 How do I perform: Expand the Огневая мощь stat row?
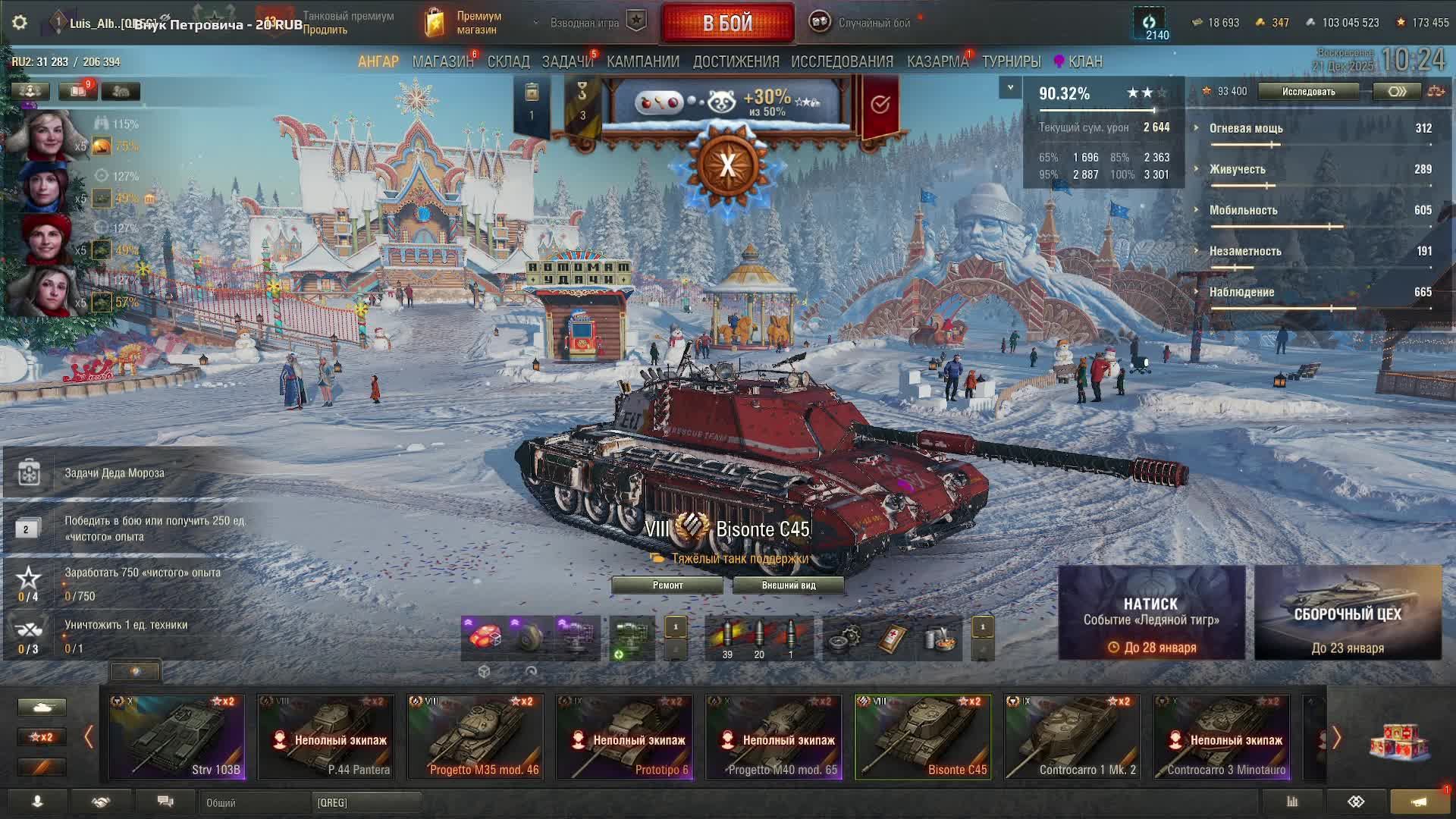pos(1246,128)
